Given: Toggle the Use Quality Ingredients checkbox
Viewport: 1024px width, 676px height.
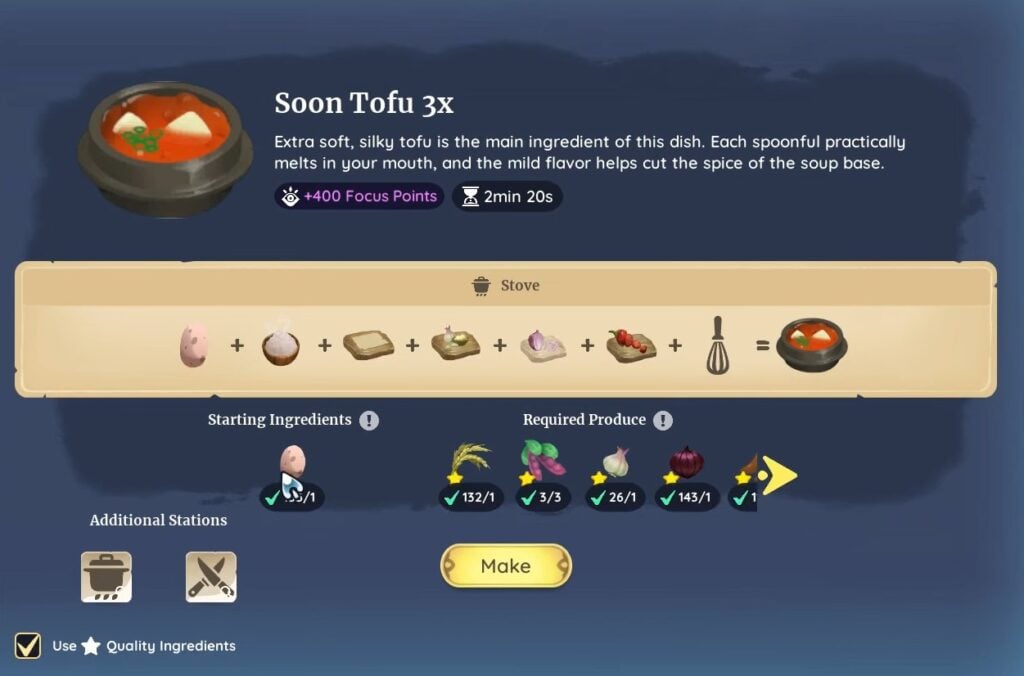Looking at the screenshot, I should tap(28, 645).
